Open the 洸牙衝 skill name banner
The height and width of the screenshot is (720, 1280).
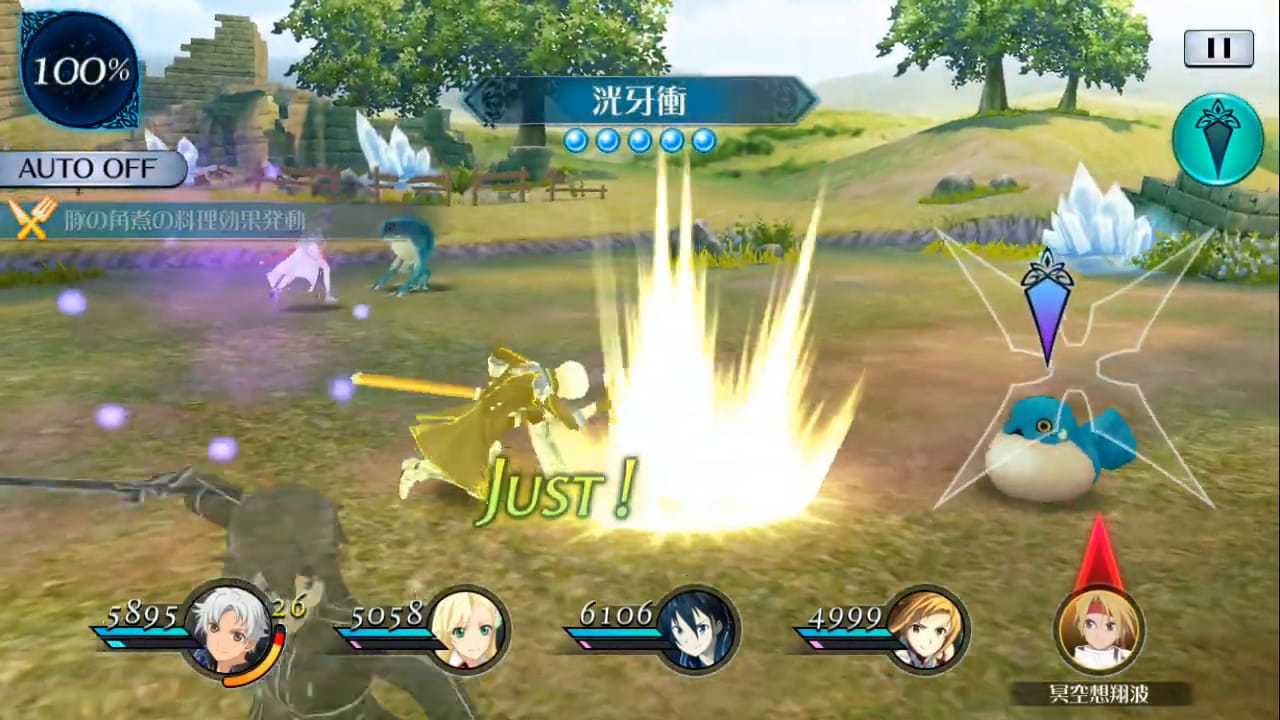pyautogui.click(x=640, y=100)
